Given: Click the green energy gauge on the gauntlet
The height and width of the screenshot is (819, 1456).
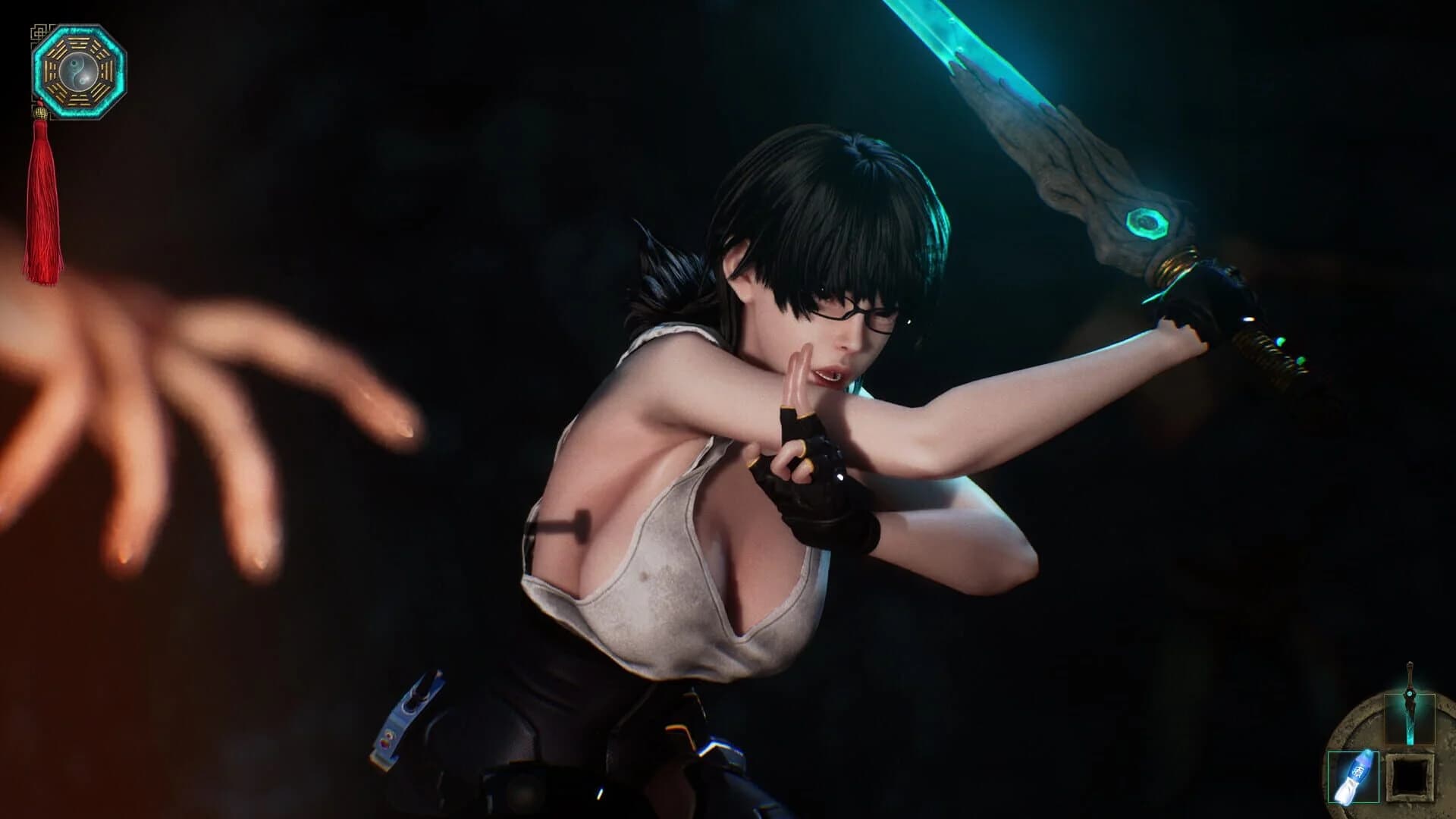Looking at the screenshot, I should 1281,341.
